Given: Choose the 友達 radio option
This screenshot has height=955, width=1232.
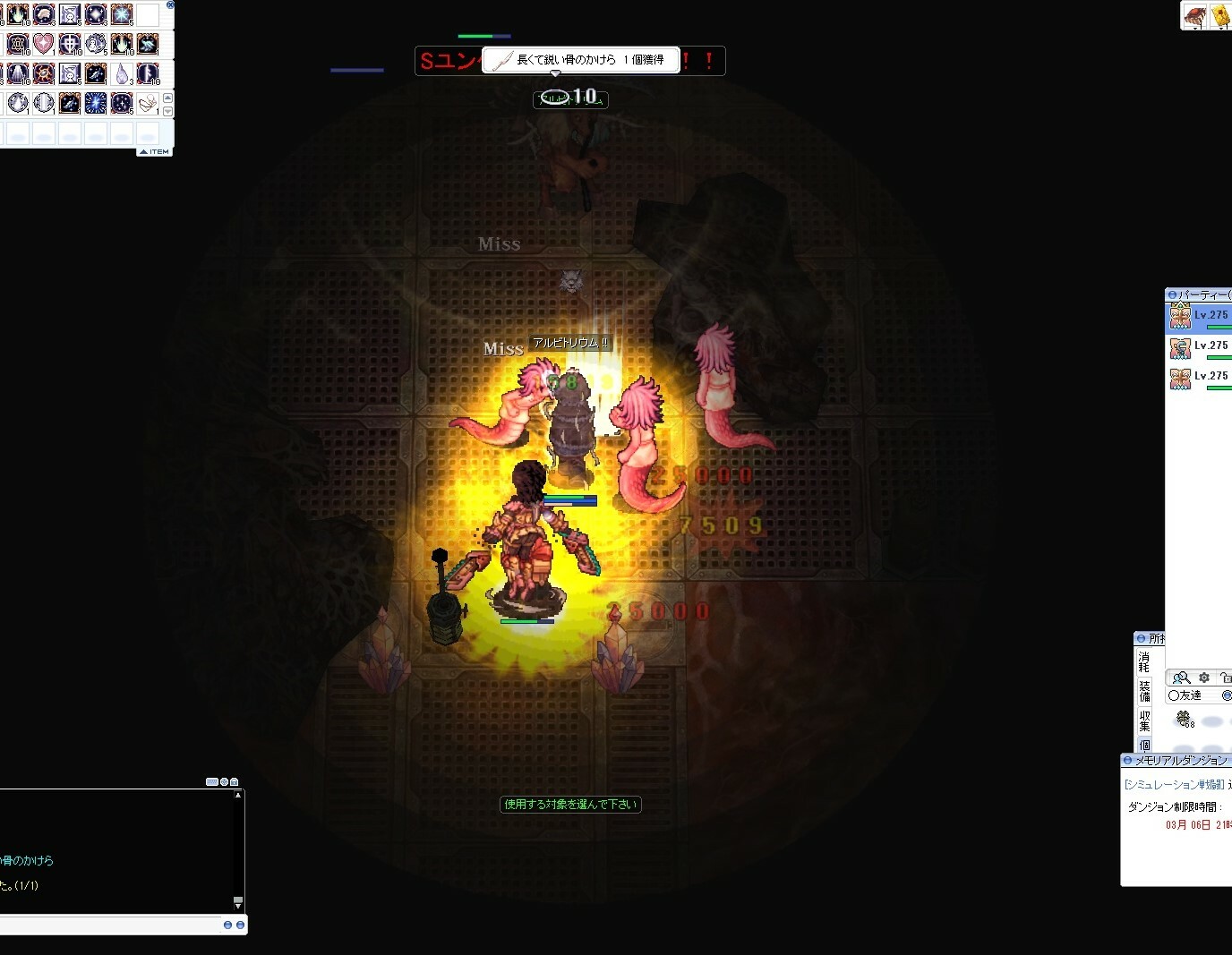Looking at the screenshot, I should [1174, 695].
